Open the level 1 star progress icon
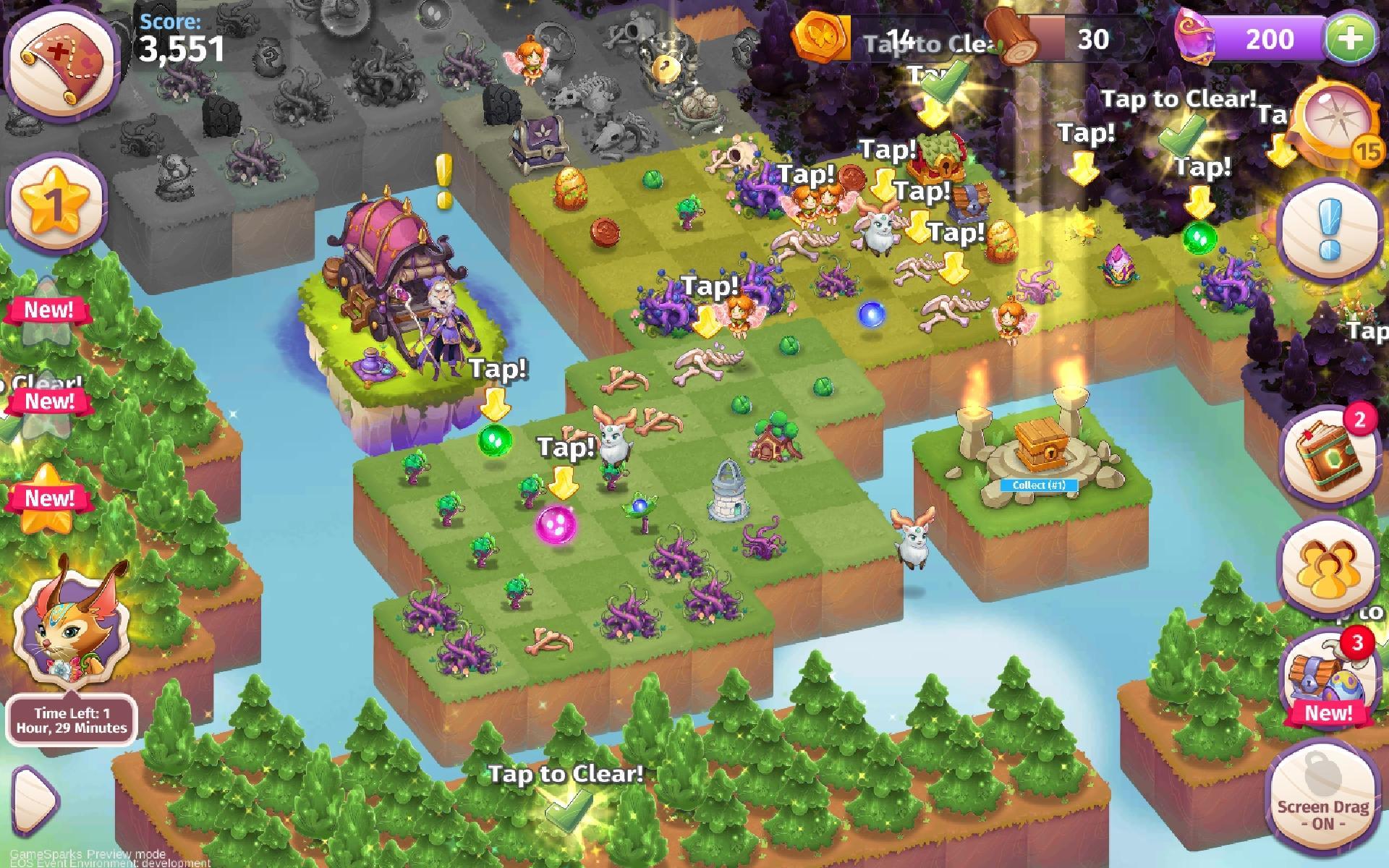This screenshot has width=1389, height=868. [56, 201]
